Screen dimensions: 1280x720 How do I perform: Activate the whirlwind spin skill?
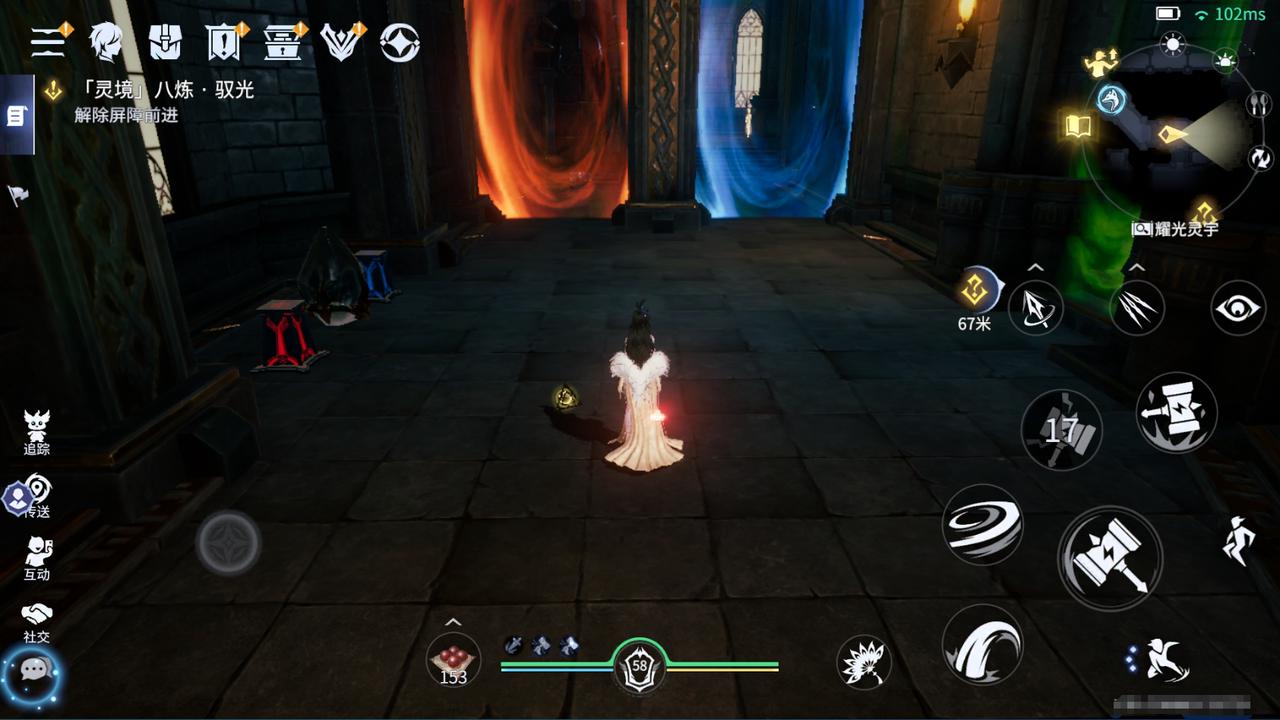[982, 524]
